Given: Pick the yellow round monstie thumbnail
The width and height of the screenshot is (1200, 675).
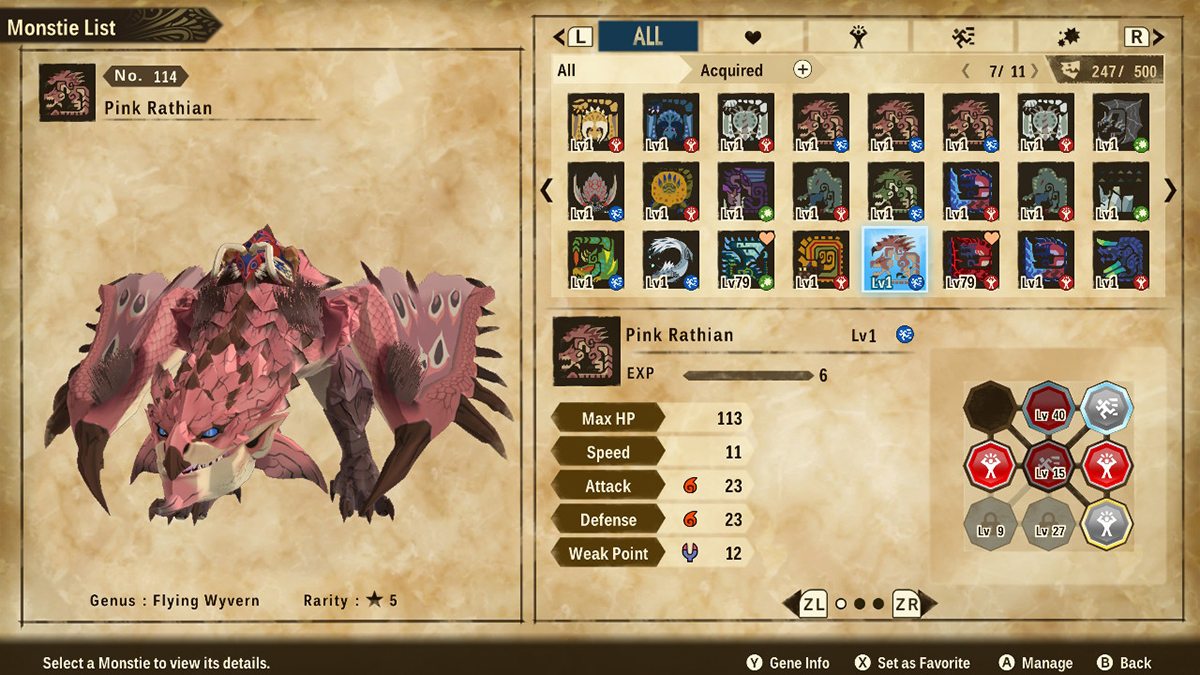Looking at the screenshot, I should [670, 190].
